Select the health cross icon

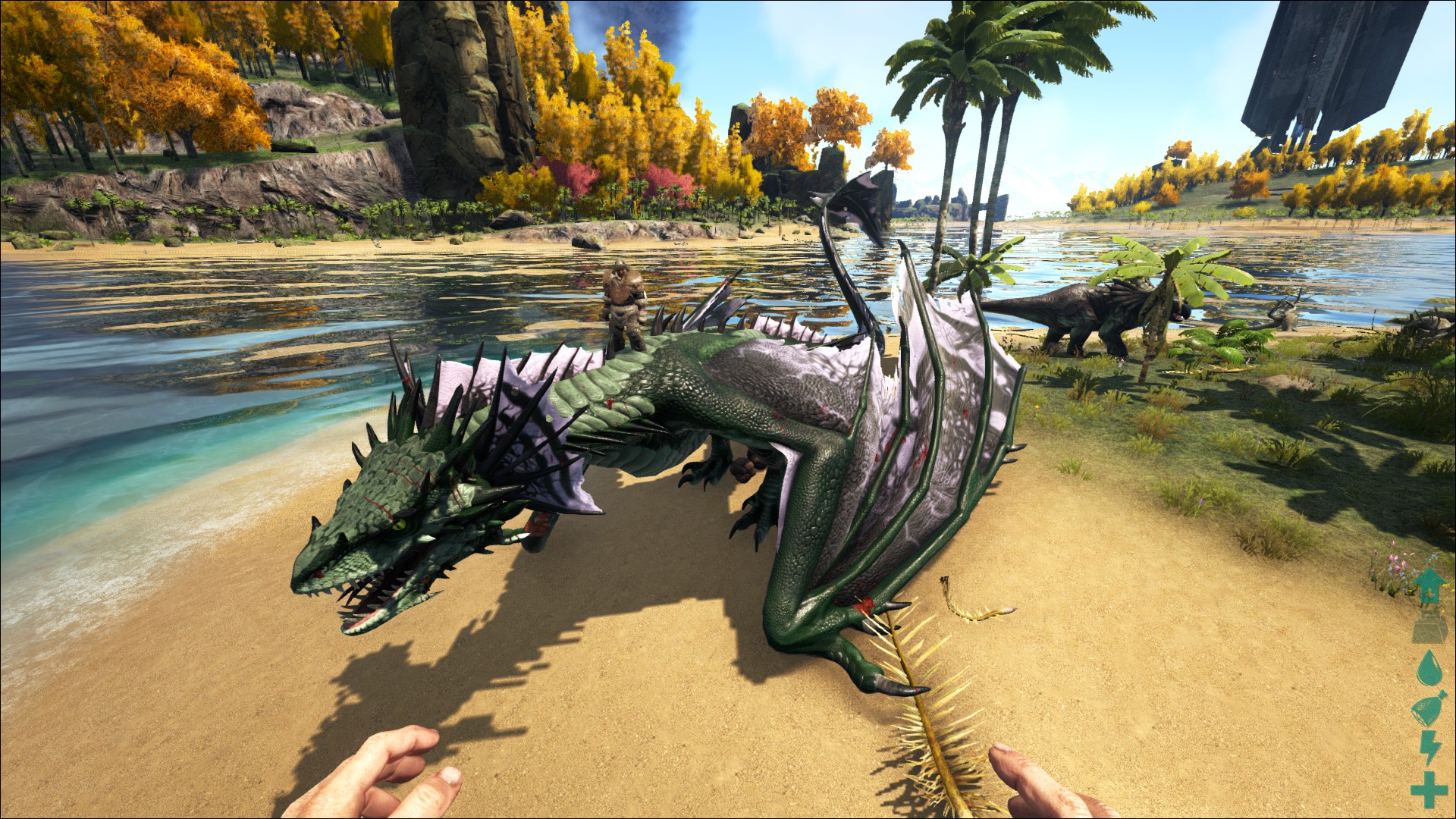tap(1429, 789)
